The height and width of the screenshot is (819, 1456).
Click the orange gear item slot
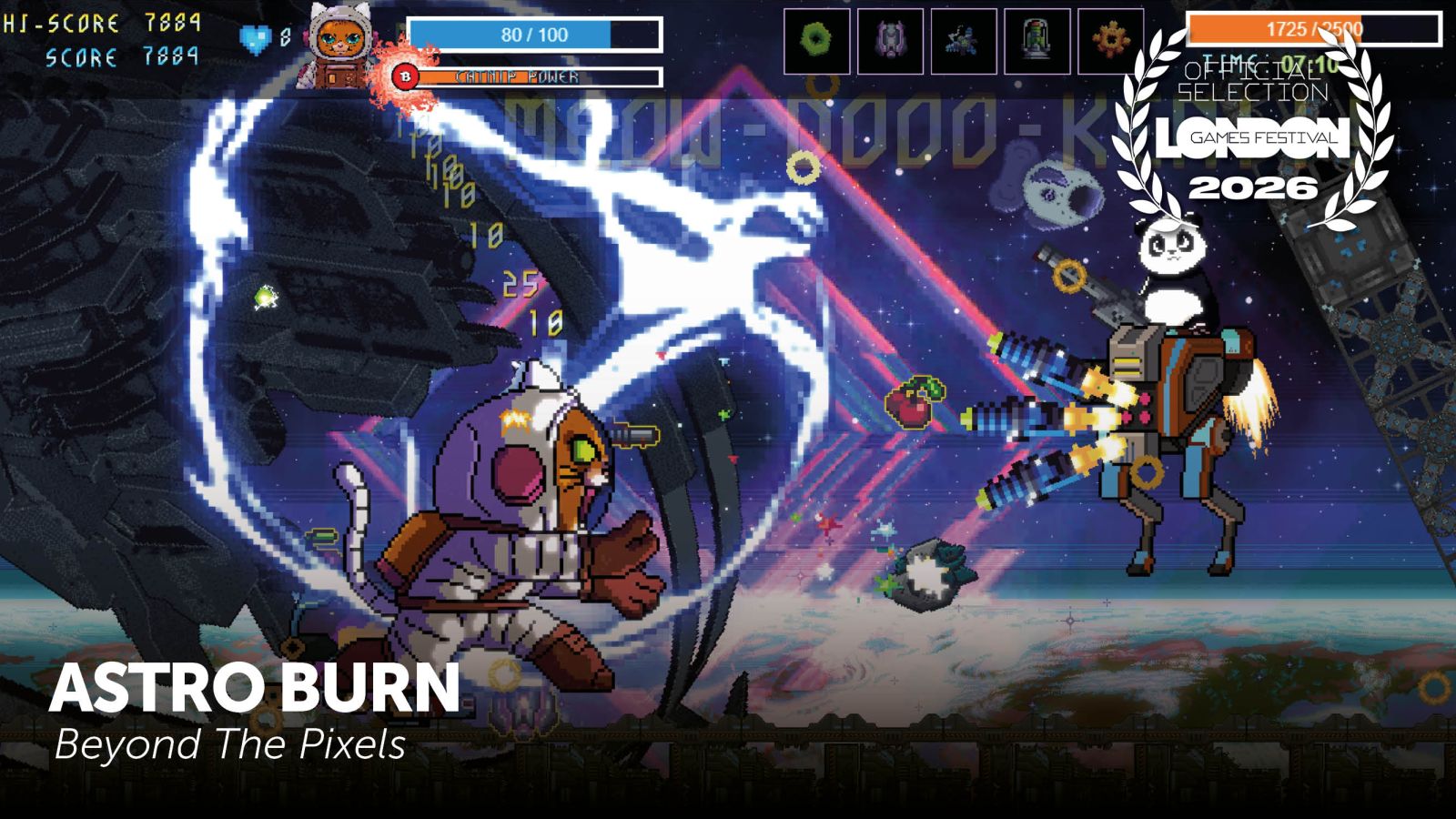[1109, 42]
